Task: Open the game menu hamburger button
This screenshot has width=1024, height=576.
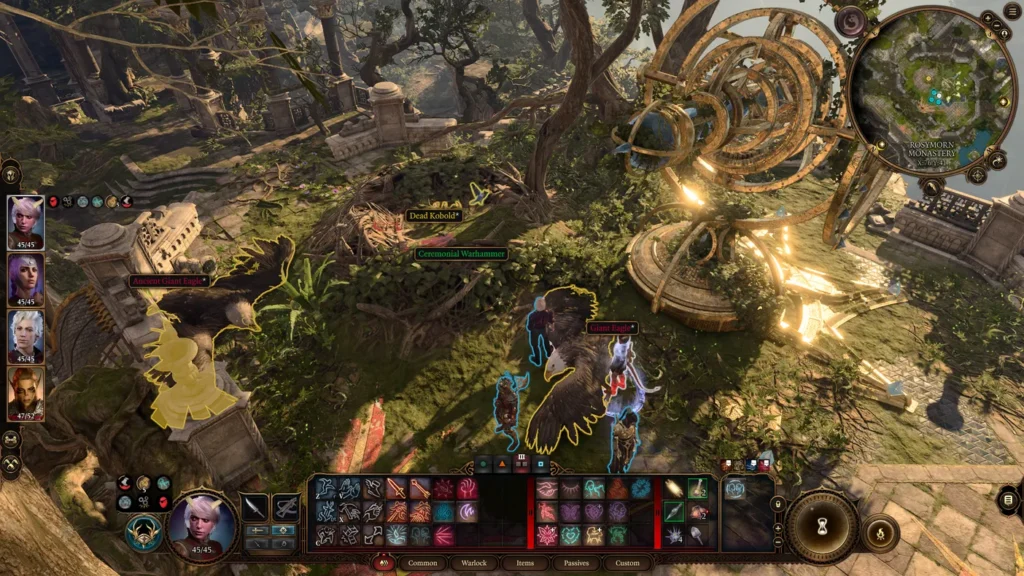Action: (x=1010, y=10)
